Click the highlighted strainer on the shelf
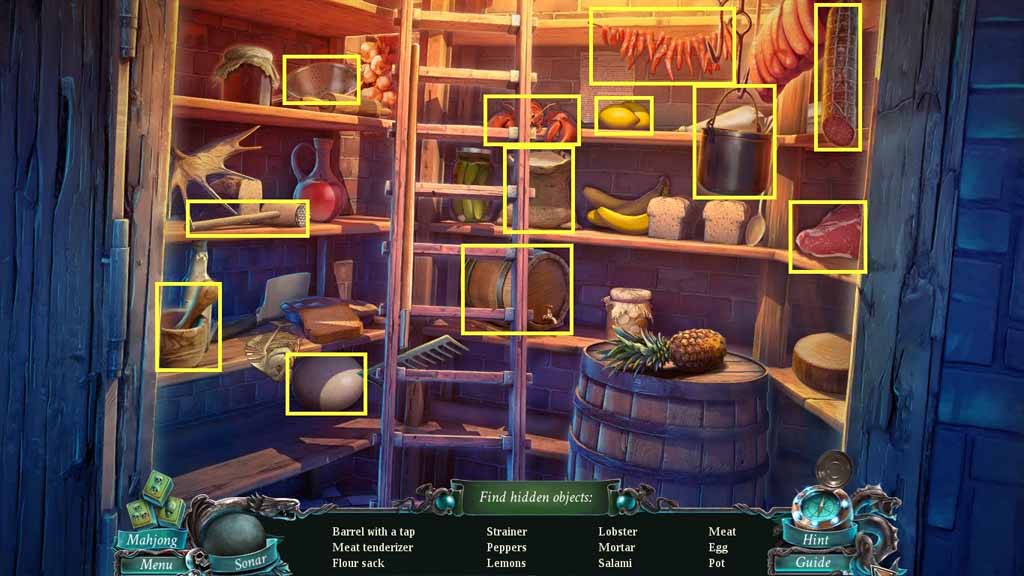The height and width of the screenshot is (576, 1024). point(320,80)
